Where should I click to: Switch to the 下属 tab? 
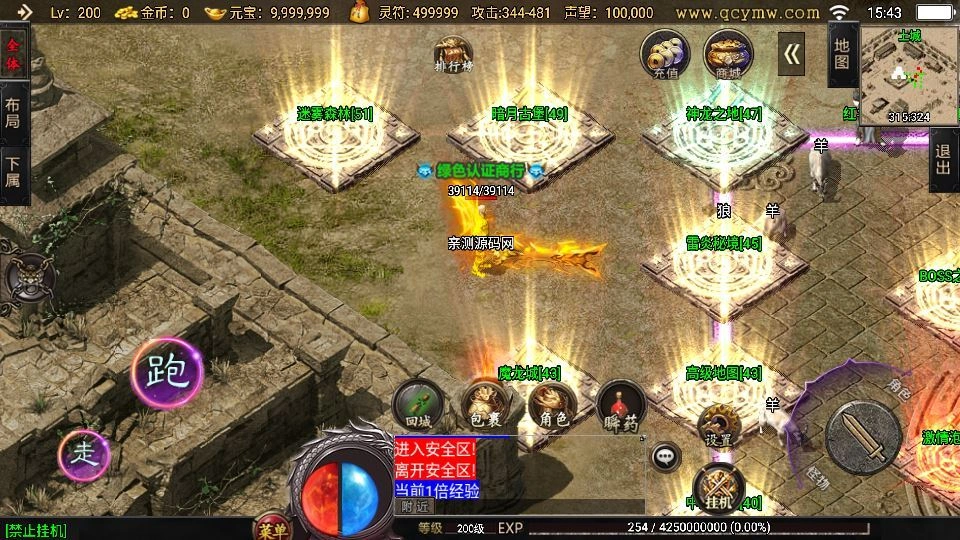tap(13, 172)
